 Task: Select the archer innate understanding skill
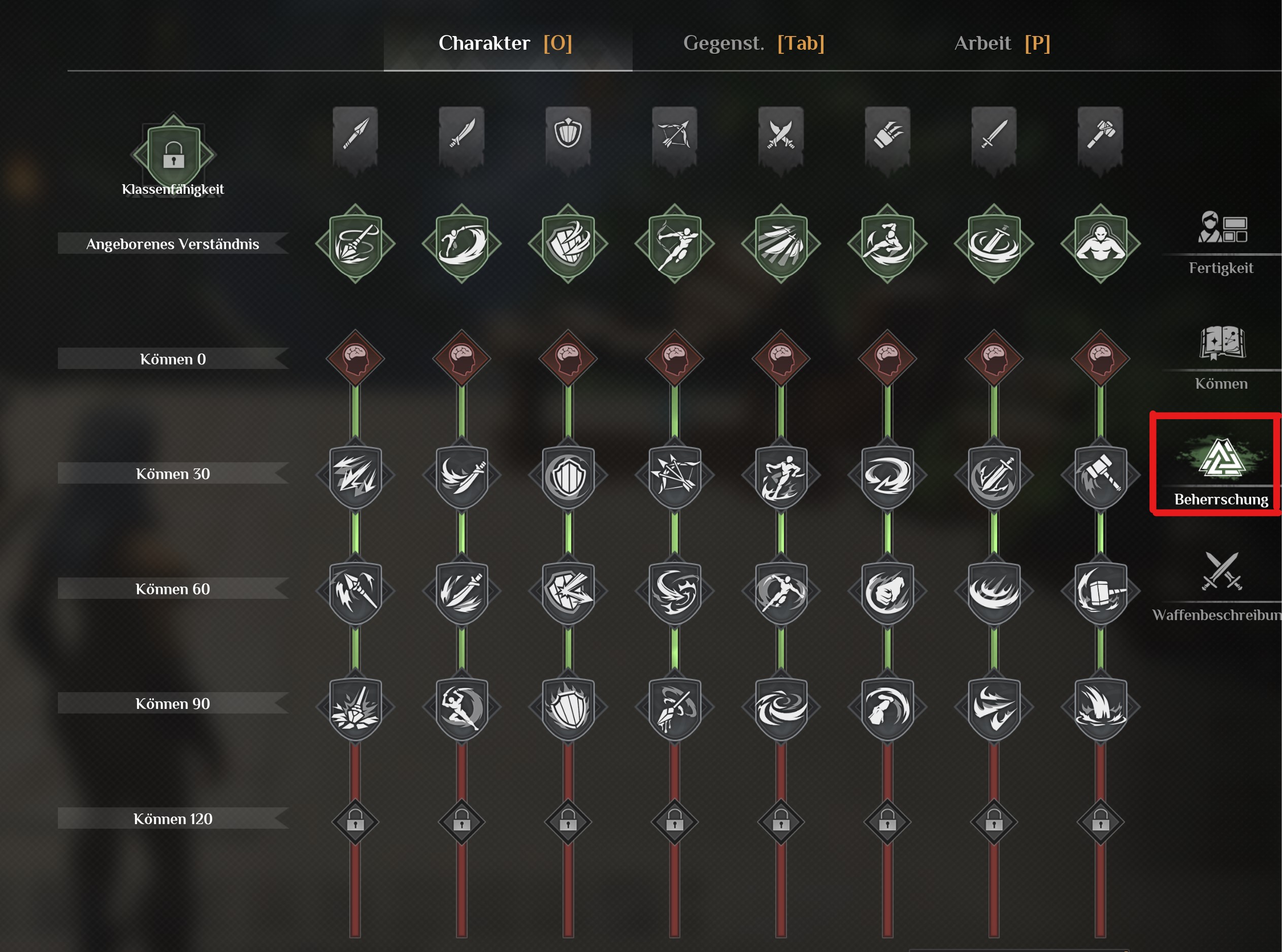click(674, 243)
